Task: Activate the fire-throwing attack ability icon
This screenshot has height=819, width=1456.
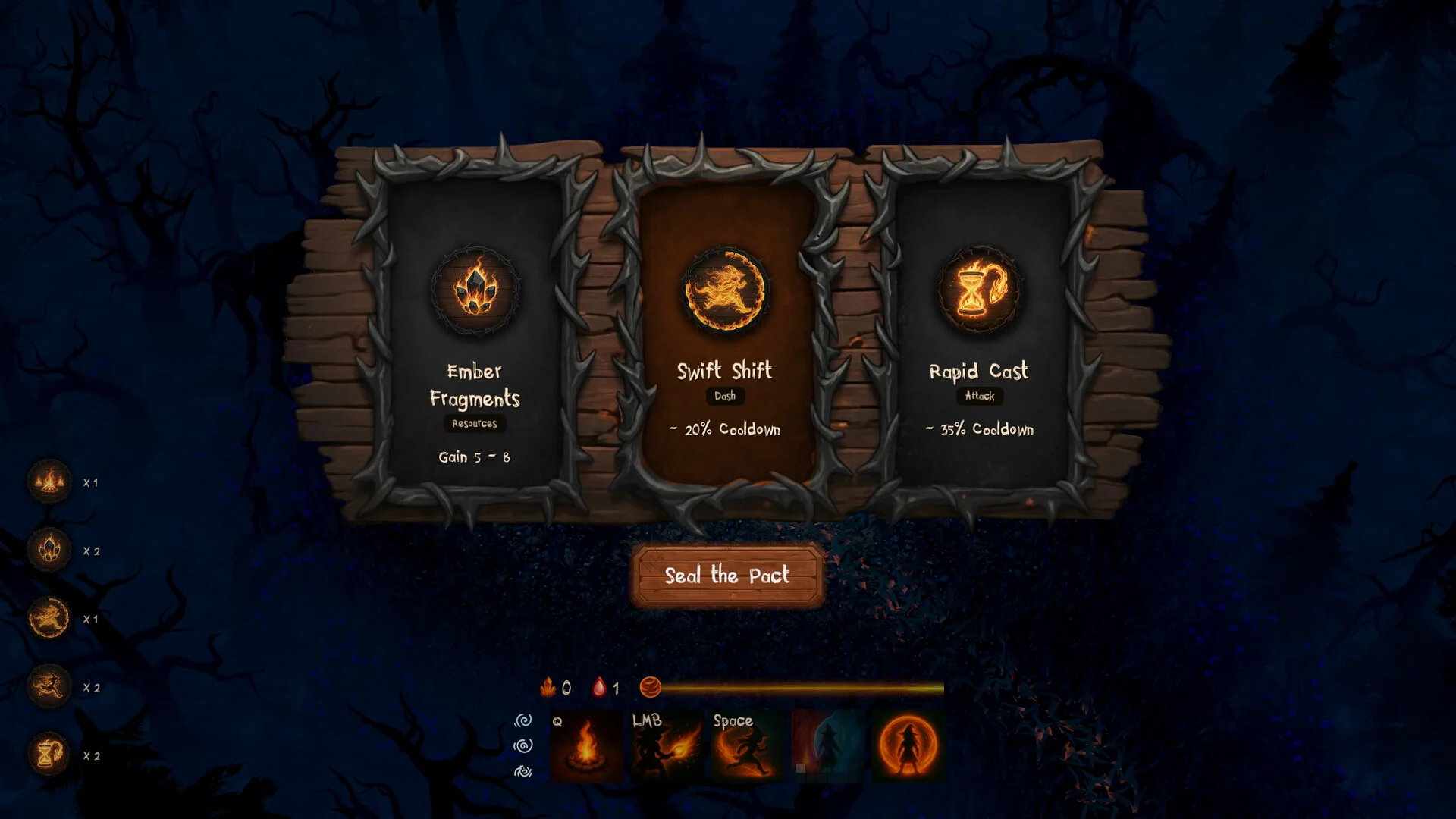Action: (x=667, y=746)
